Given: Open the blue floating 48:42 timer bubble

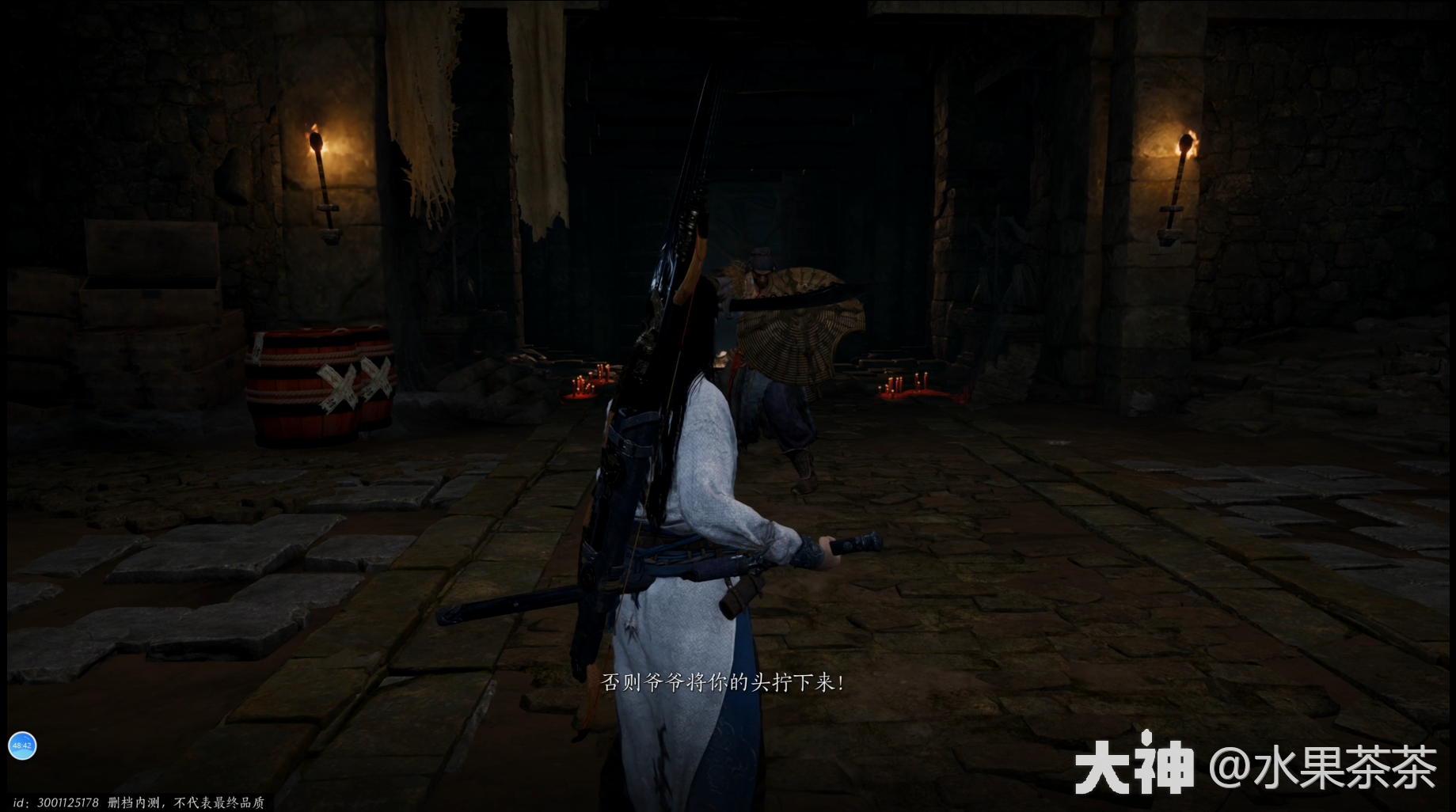Looking at the screenshot, I should tap(22, 746).
